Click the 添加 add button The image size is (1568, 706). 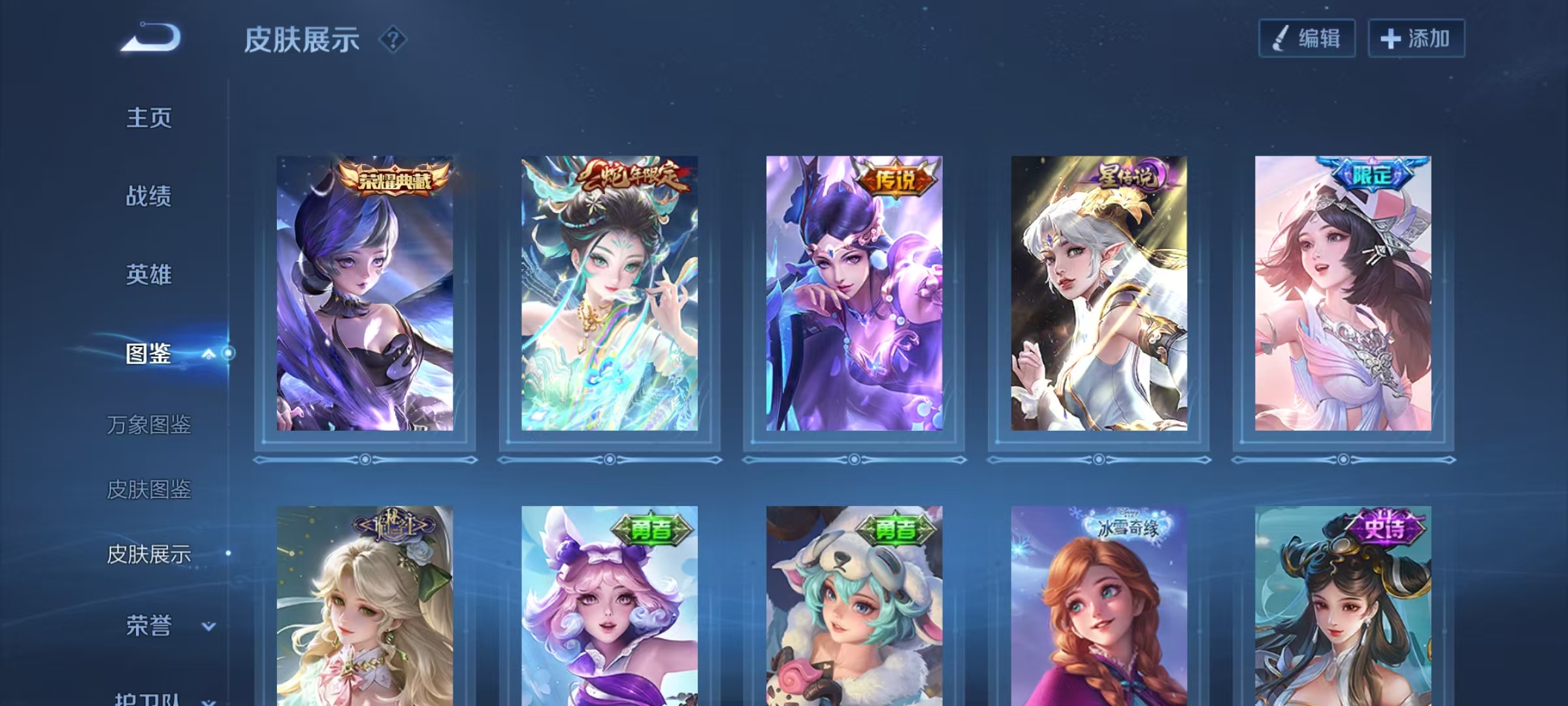pos(1416,39)
